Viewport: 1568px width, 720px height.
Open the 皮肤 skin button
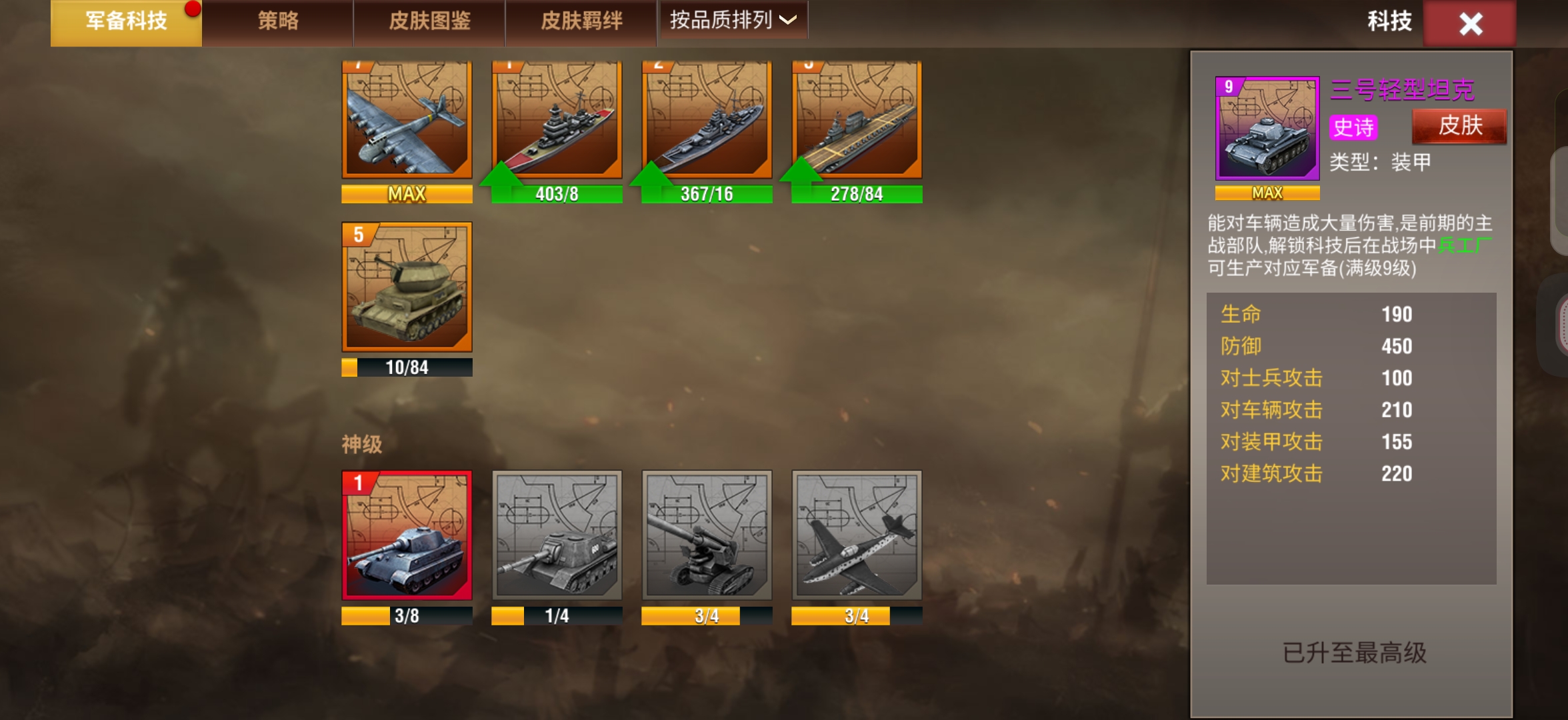tap(1459, 125)
